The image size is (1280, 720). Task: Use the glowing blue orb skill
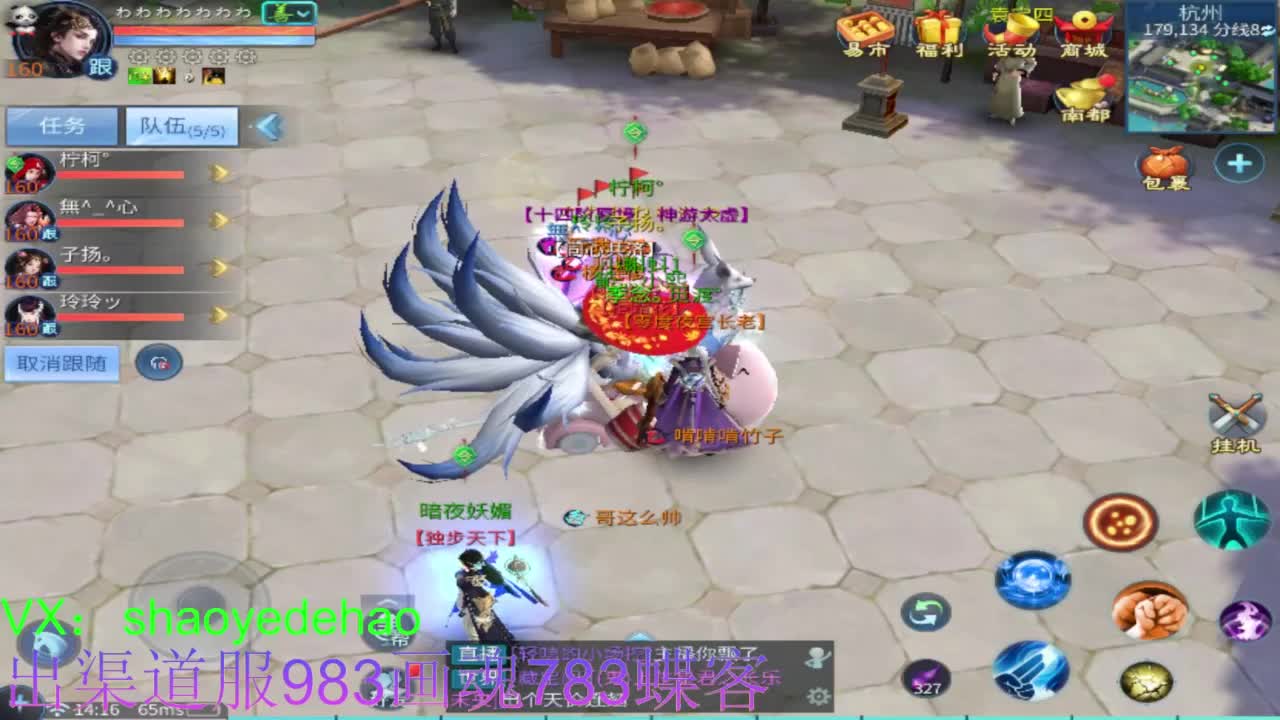coord(1032,577)
